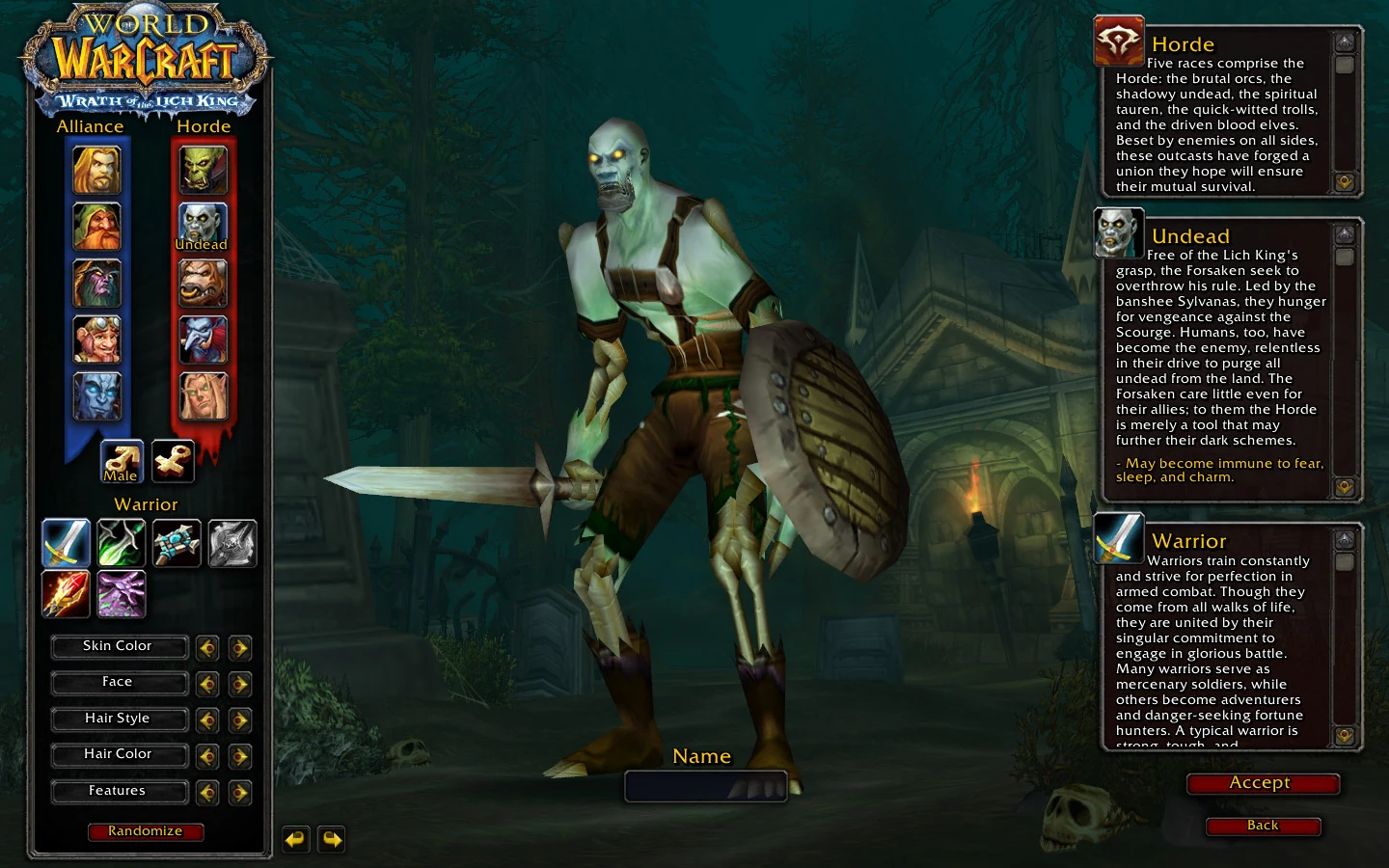This screenshot has width=1389, height=868.
Task: Select the Troll race portrait
Action: tap(203, 339)
